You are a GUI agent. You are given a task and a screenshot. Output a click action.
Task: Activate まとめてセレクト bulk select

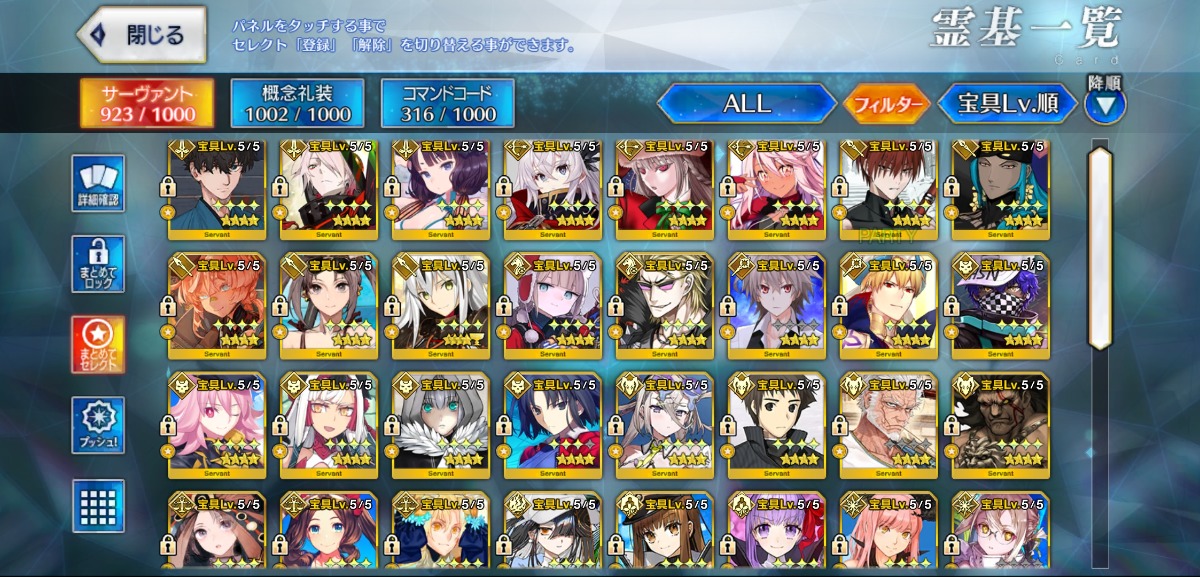tap(98, 345)
